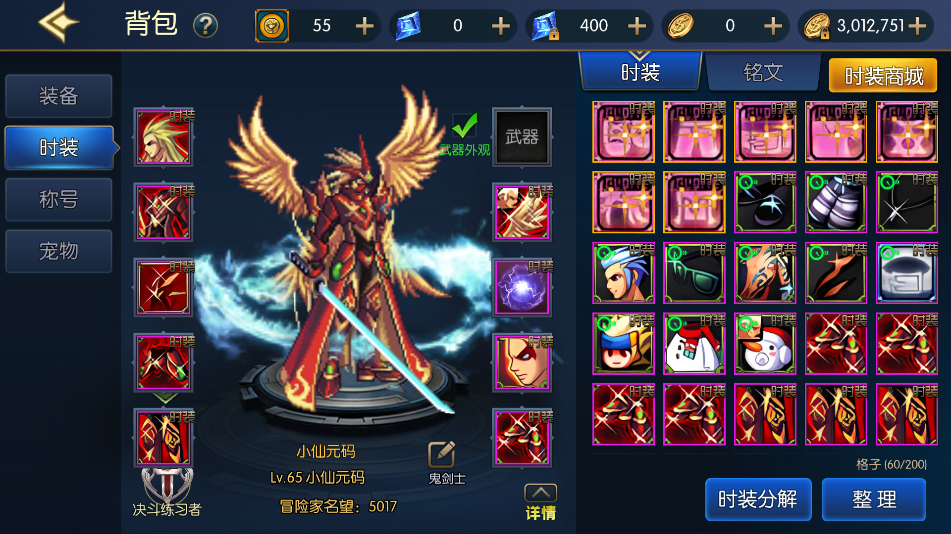Image resolution: width=951 pixels, height=534 pixels.
Task: Choose the snowman with red hat costume
Action: (x=765, y=343)
